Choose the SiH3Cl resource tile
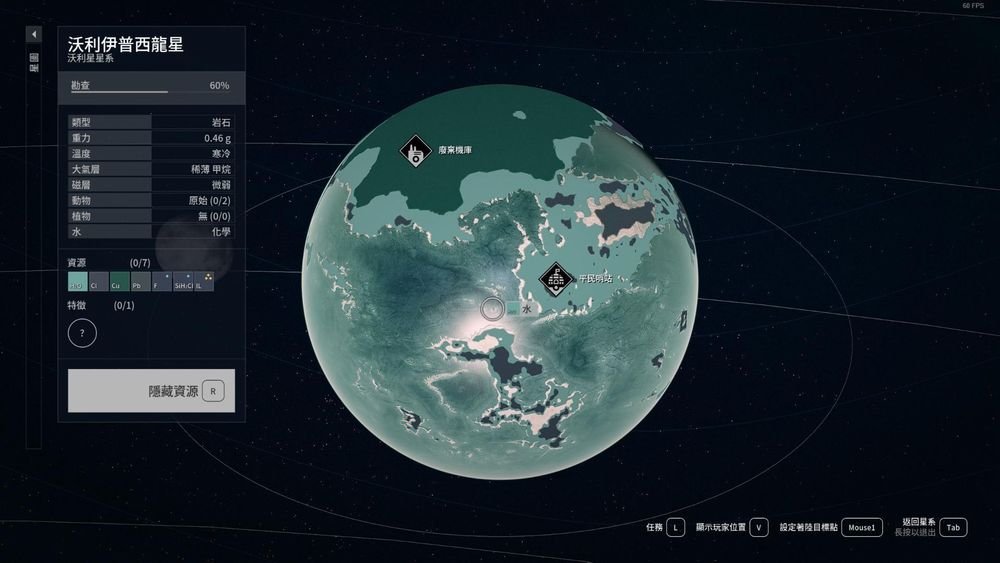 click(183, 282)
